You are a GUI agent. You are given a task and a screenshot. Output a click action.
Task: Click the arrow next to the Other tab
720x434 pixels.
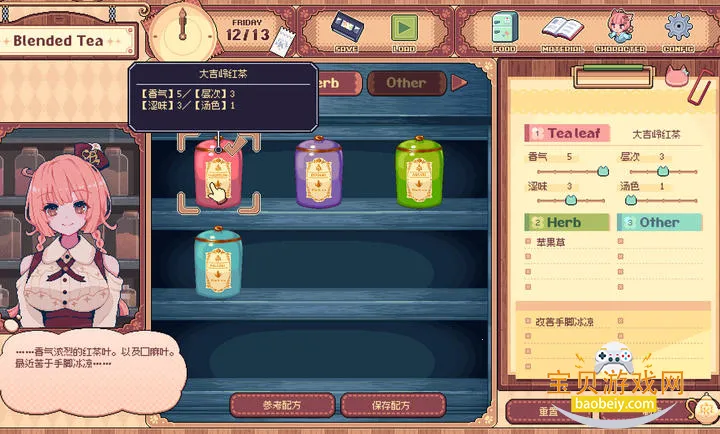point(459,83)
